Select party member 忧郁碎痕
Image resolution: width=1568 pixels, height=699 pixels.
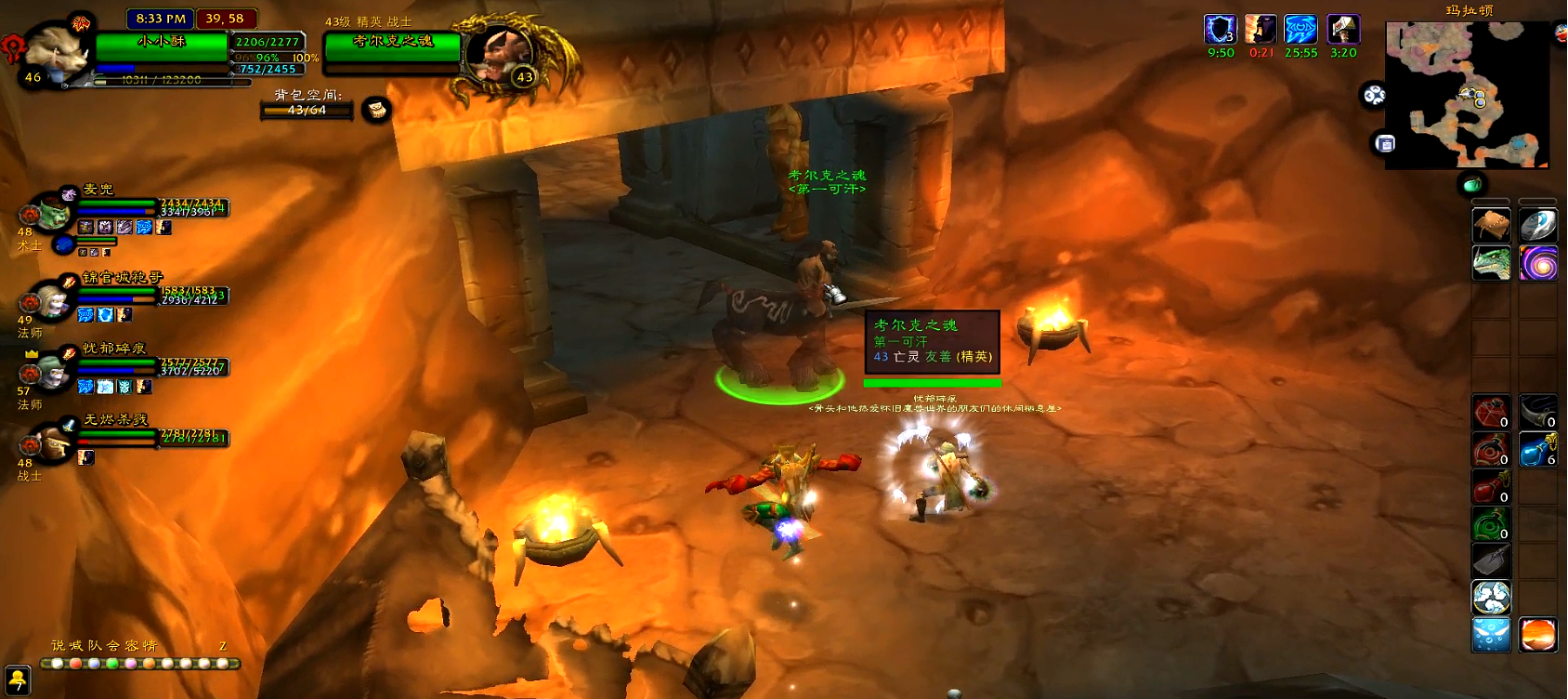pyautogui.click(x=52, y=372)
